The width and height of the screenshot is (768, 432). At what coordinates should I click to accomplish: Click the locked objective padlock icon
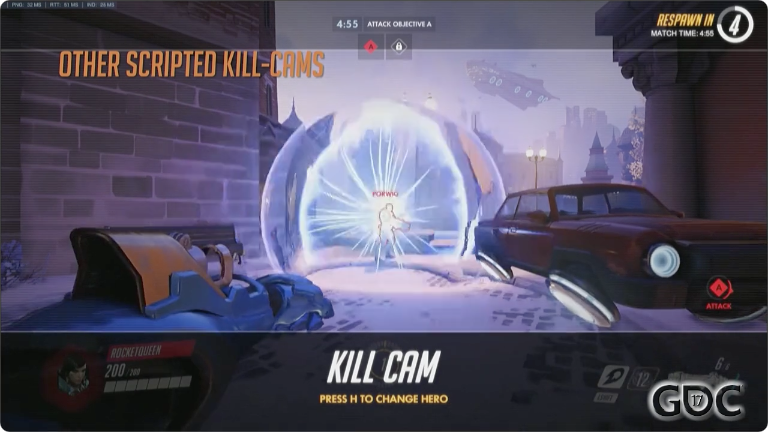click(397, 47)
